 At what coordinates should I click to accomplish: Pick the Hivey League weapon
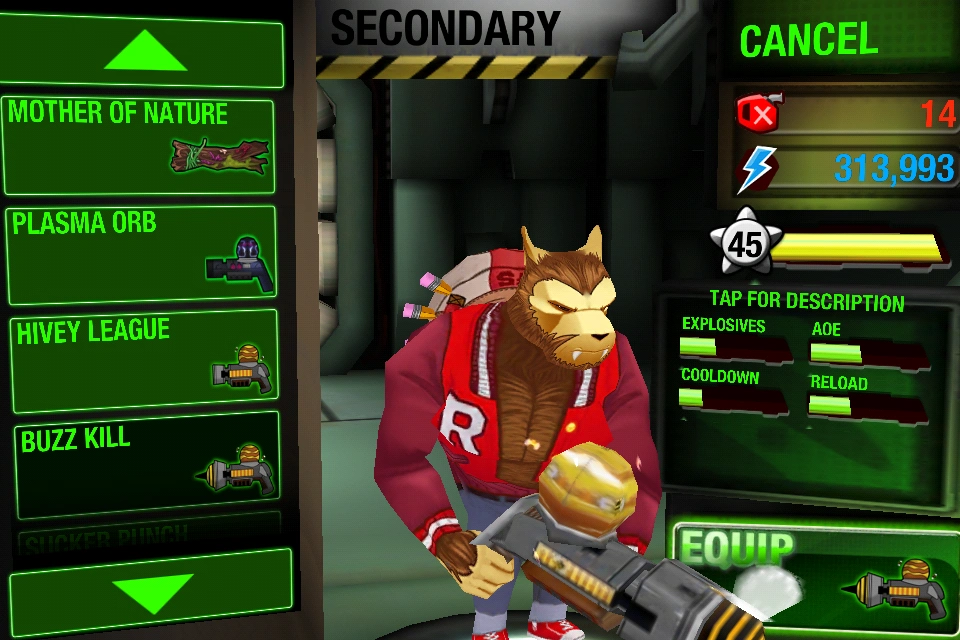[141, 360]
